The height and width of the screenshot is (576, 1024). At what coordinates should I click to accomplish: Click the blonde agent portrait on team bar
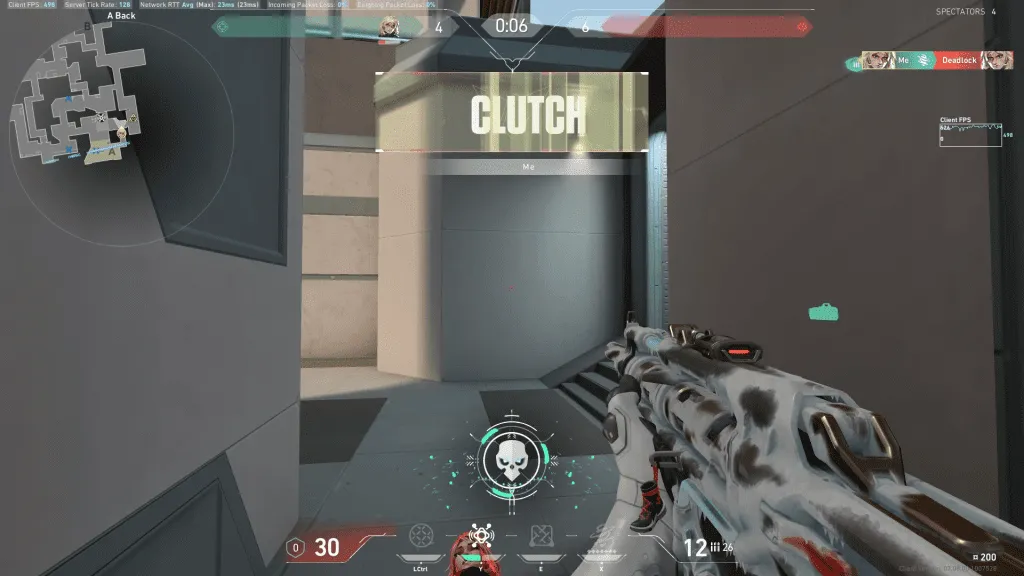click(389, 27)
